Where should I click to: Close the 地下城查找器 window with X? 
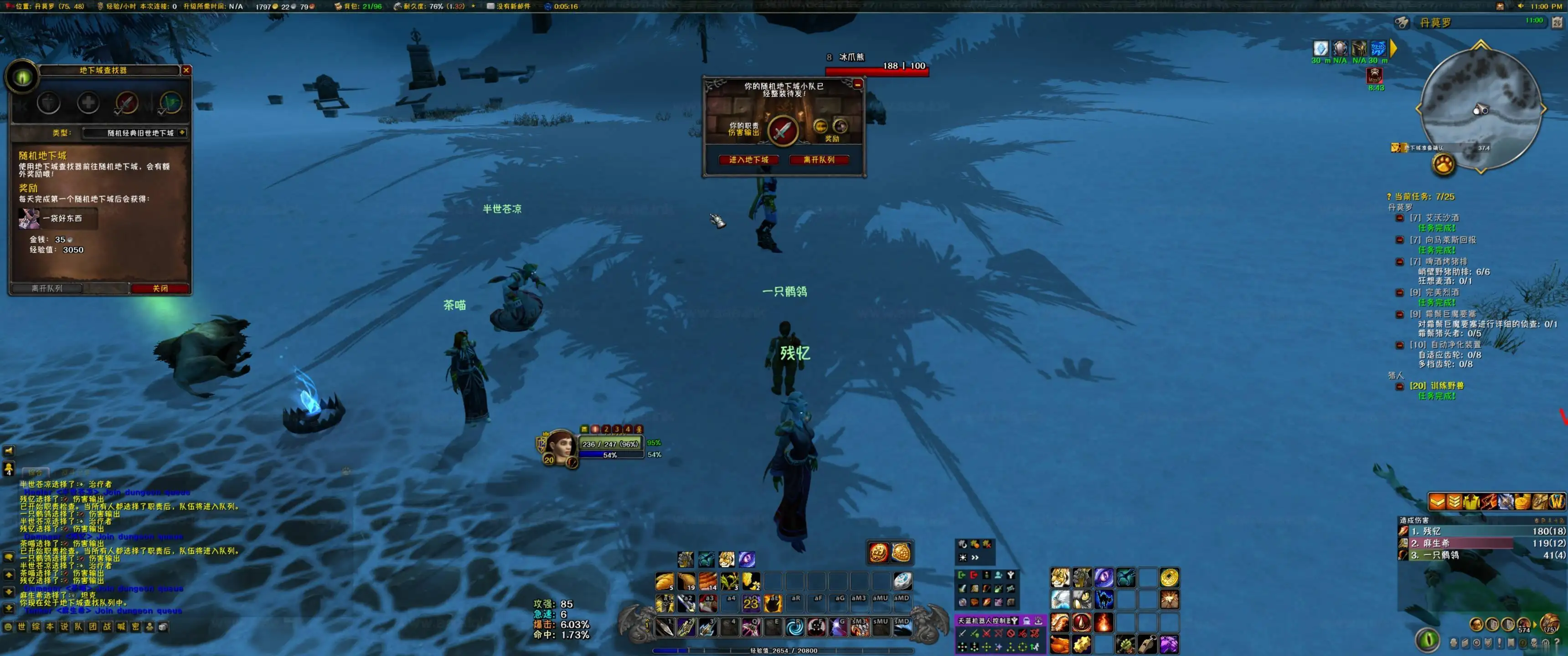coord(186,71)
